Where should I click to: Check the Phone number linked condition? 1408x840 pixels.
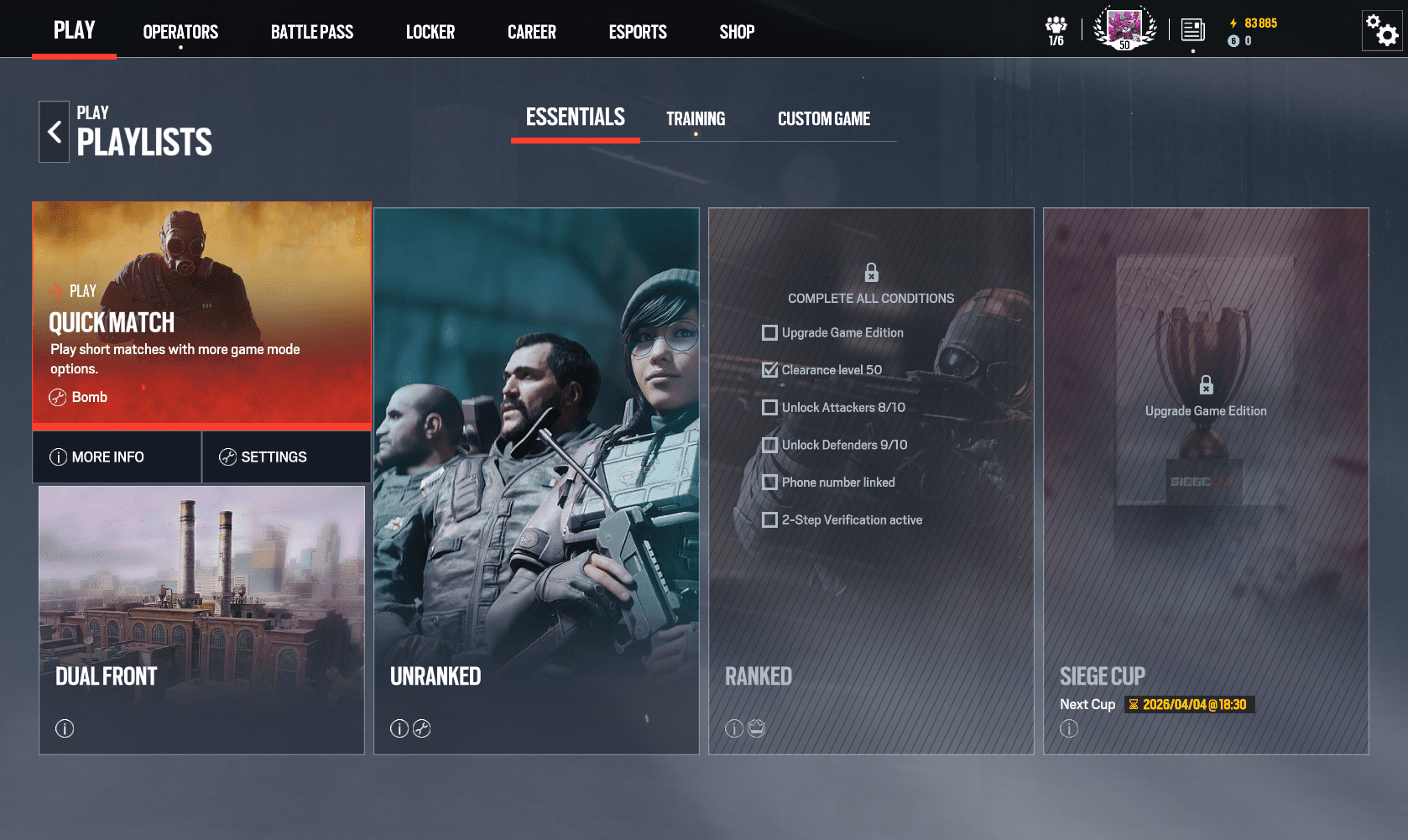coord(769,483)
